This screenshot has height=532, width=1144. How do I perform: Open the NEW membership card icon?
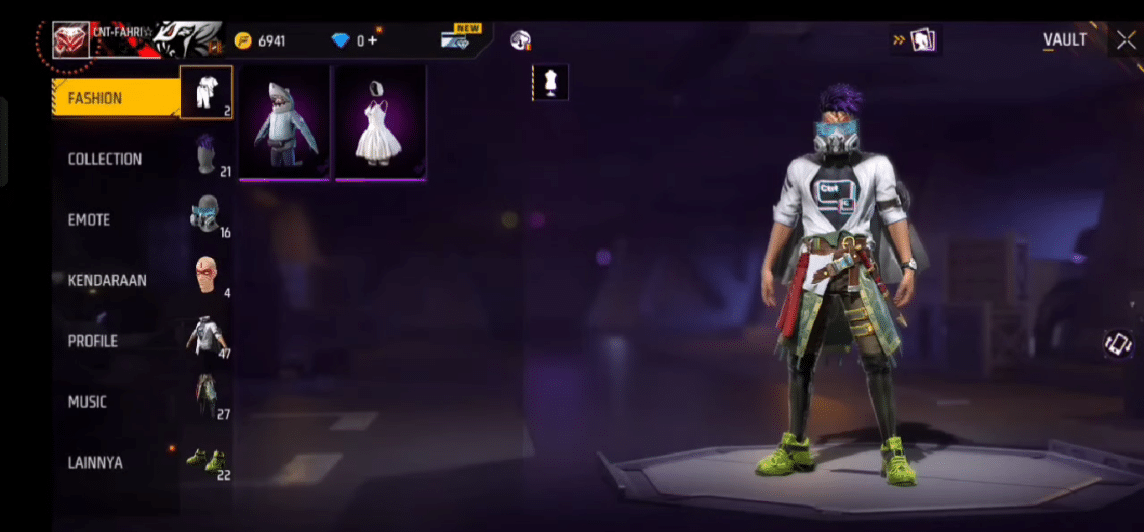pos(461,40)
